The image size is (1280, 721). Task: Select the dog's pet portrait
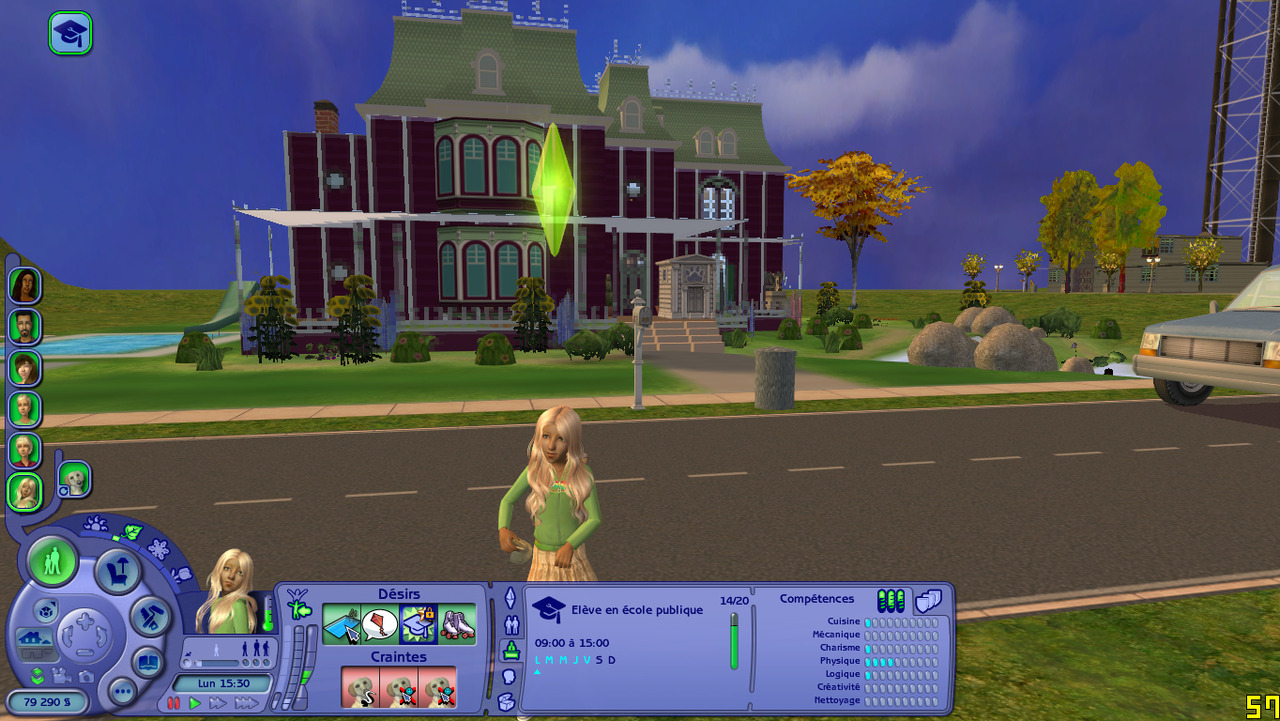pyautogui.click(x=74, y=479)
